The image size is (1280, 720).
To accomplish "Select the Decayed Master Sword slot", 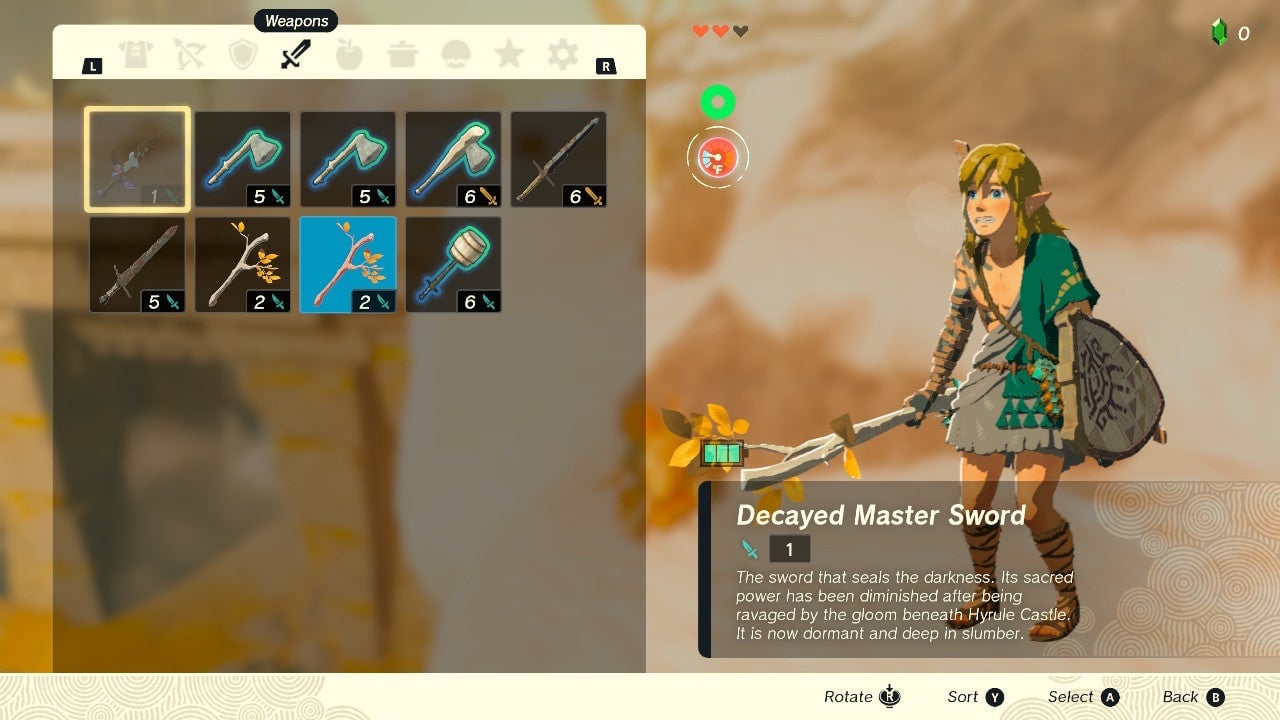I will point(137,158).
